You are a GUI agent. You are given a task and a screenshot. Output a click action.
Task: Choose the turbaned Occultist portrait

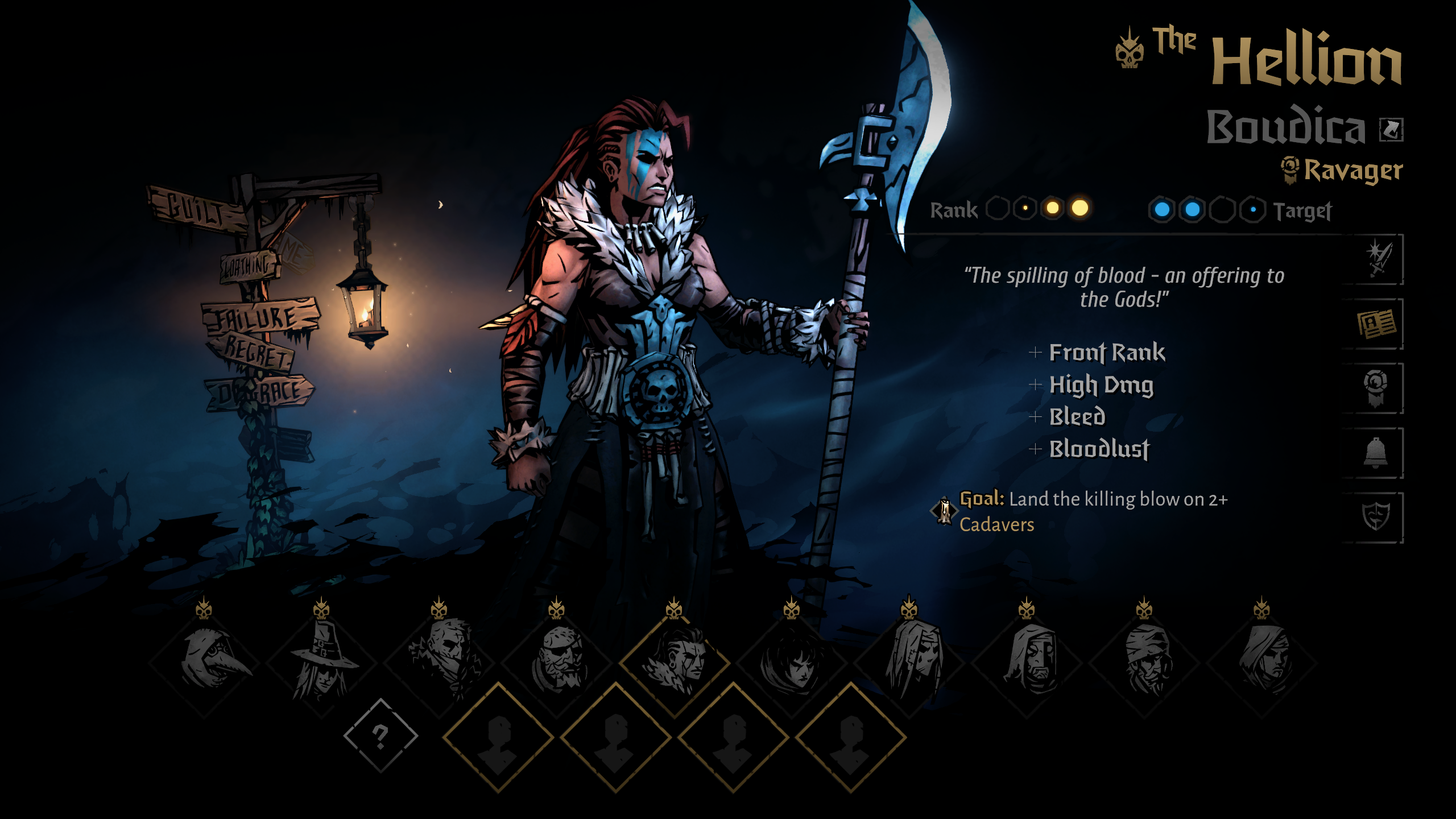coord(1145,661)
